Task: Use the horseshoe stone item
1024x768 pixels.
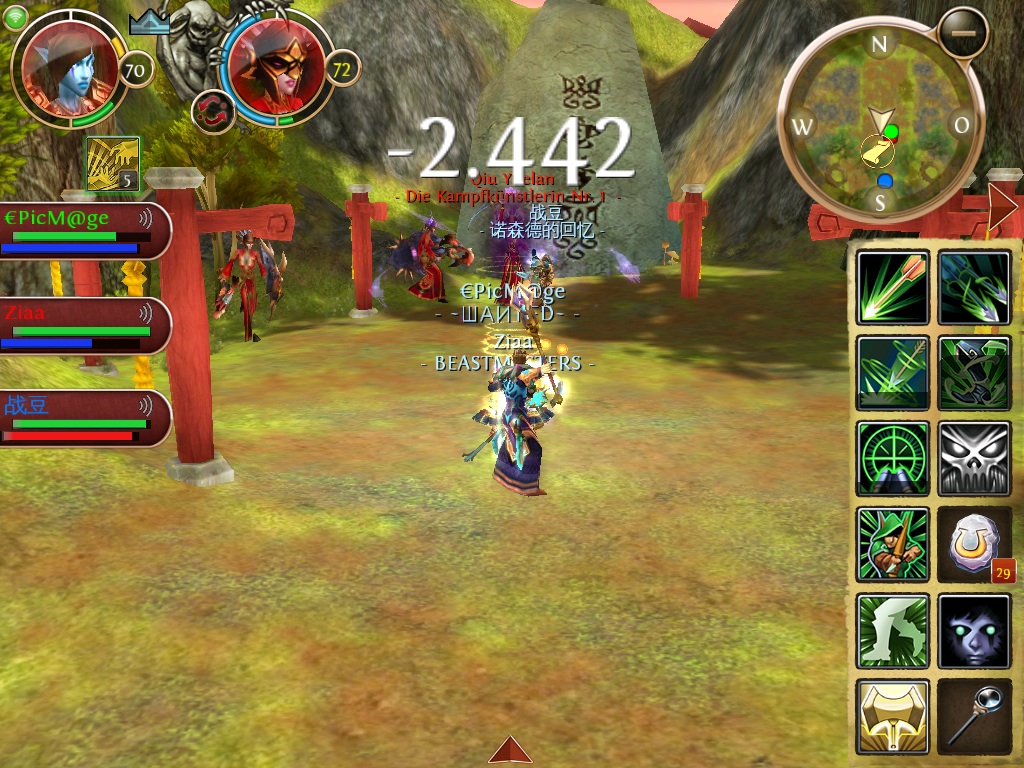Action: [x=974, y=545]
